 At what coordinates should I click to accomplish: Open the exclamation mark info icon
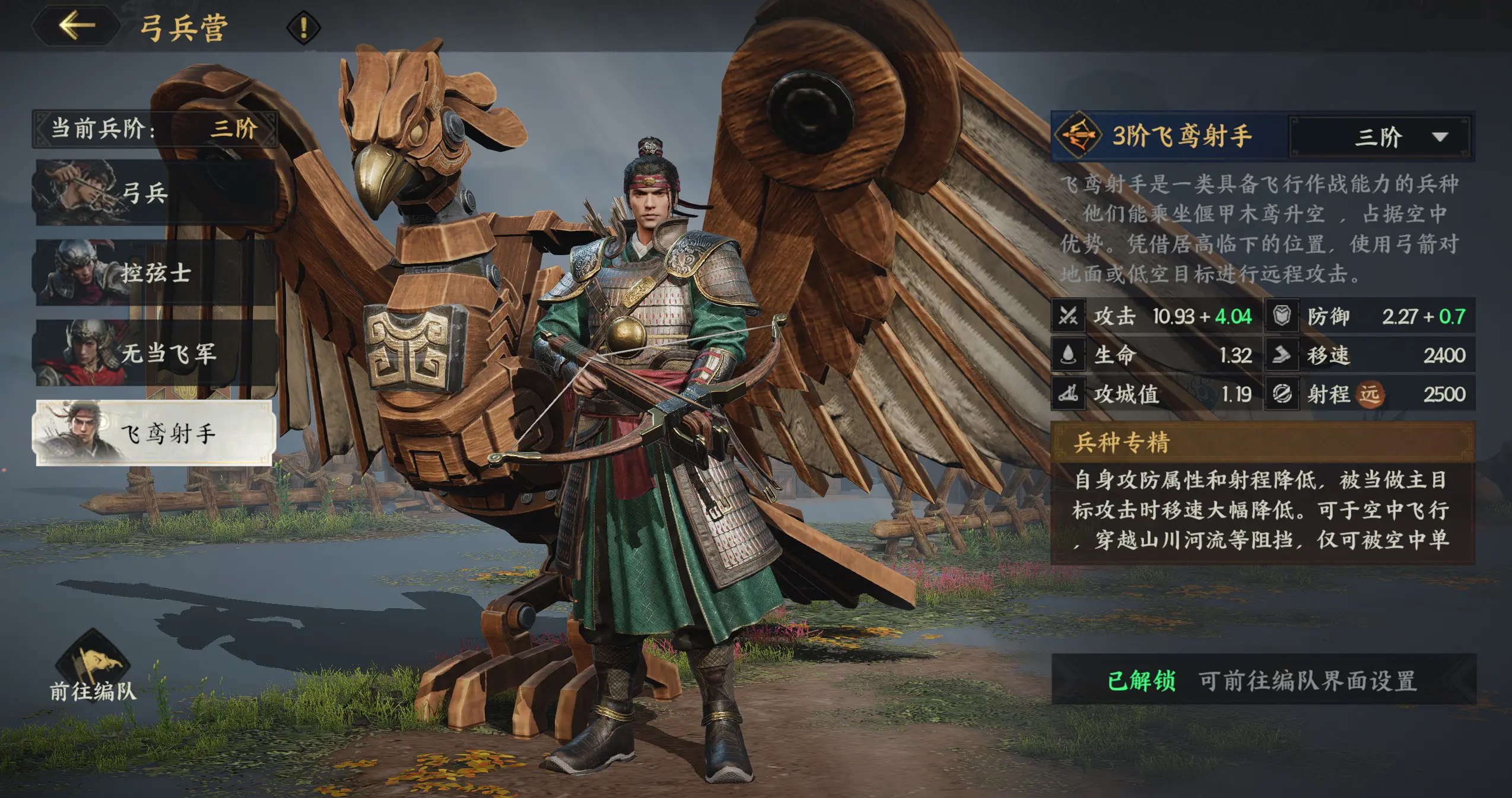tap(303, 27)
